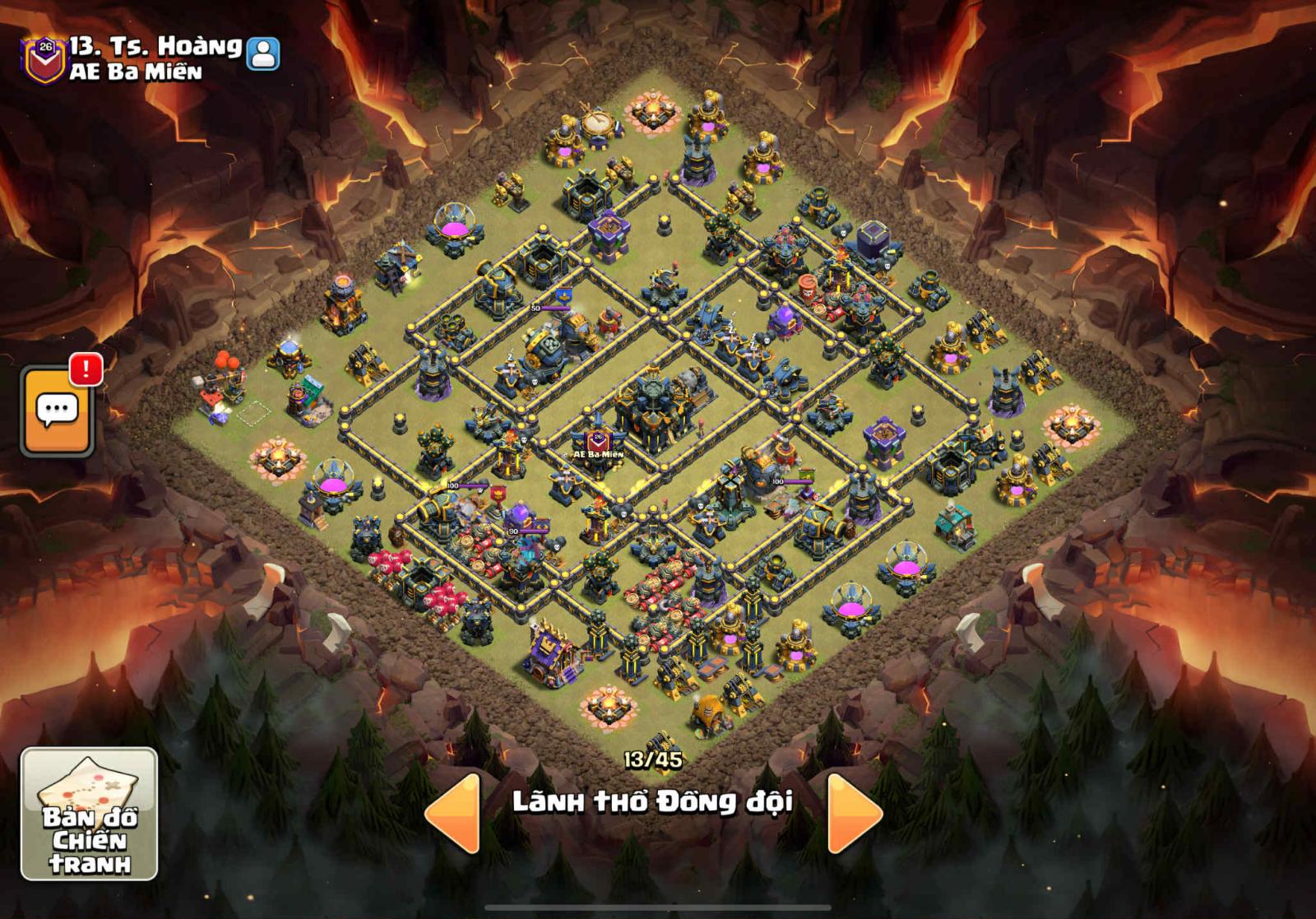Tap the AE Ba Miền clan badge
The width and height of the screenshot is (1316, 919).
point(44,58)
